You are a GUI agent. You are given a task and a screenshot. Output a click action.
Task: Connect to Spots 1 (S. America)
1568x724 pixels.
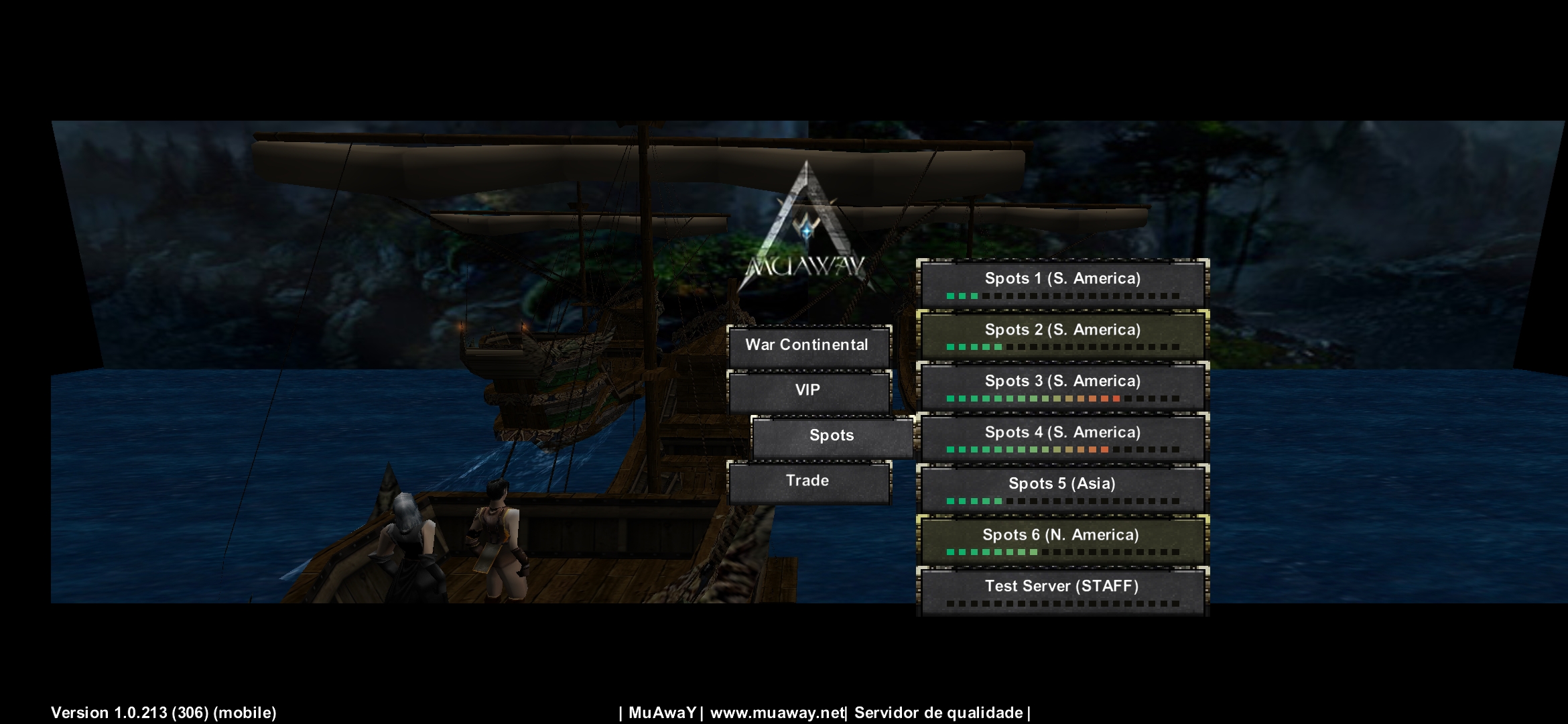(x=1062, y=284)
